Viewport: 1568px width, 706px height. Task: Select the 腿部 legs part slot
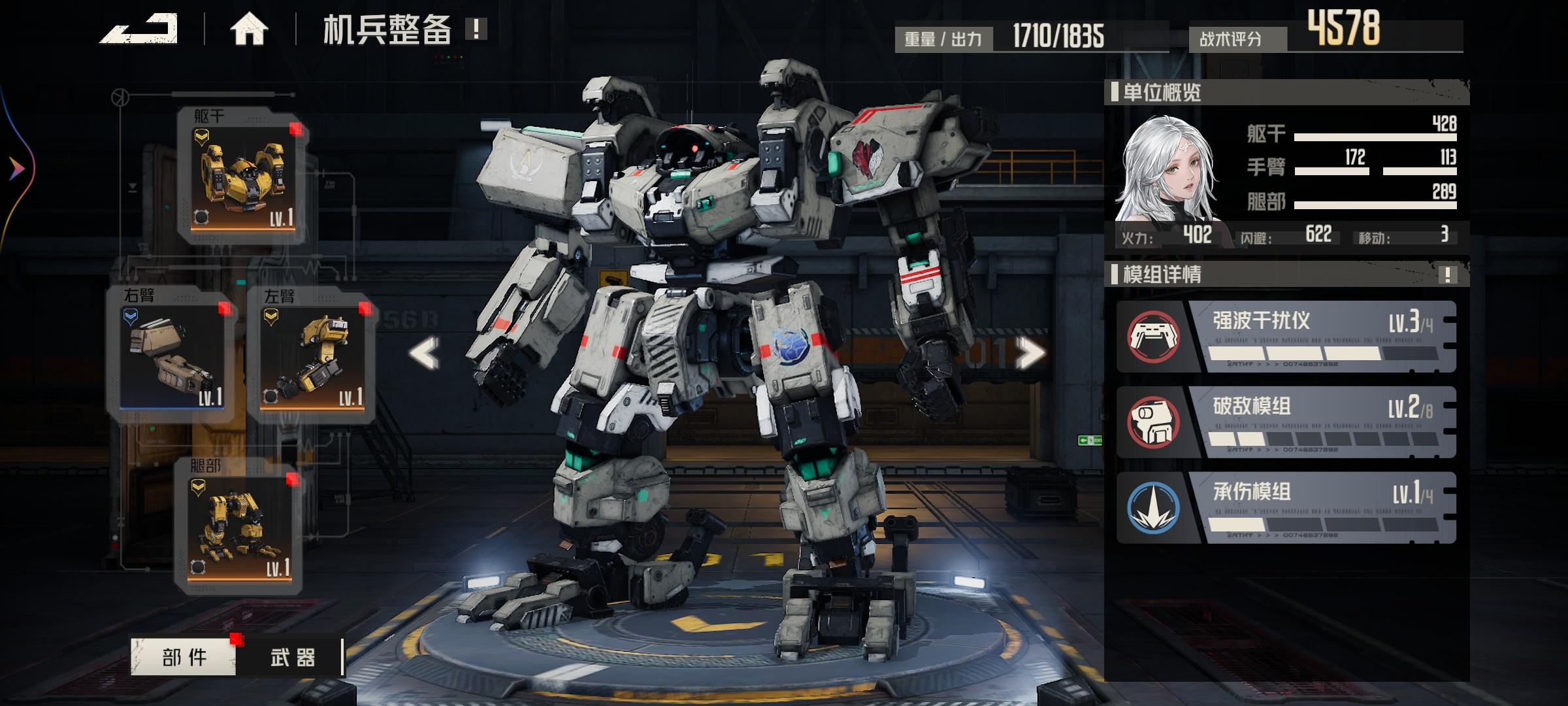pyautogui.click(x=238, y=528)
